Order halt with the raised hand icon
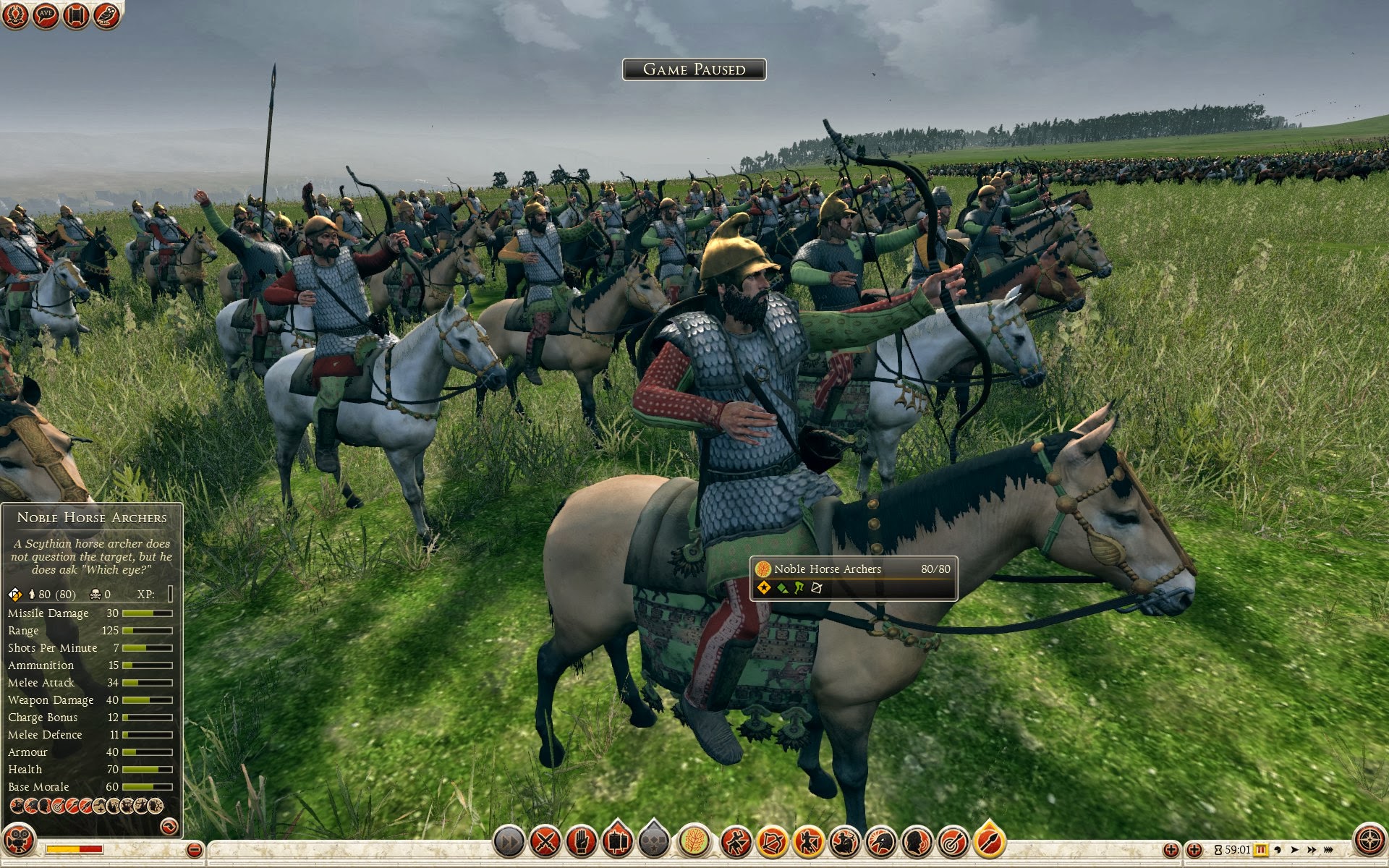The height and width of the screenshot is (868, 1389). (x=582, y=842)
